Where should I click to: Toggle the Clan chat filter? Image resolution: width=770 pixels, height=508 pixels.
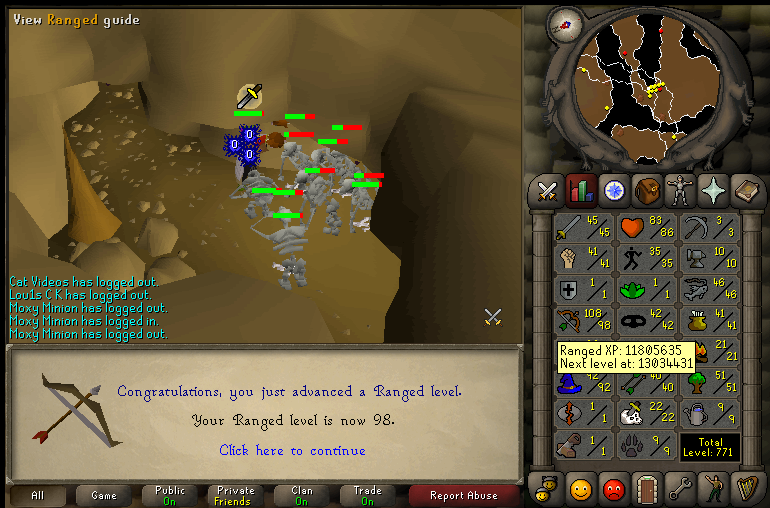(x=302, y=495)
